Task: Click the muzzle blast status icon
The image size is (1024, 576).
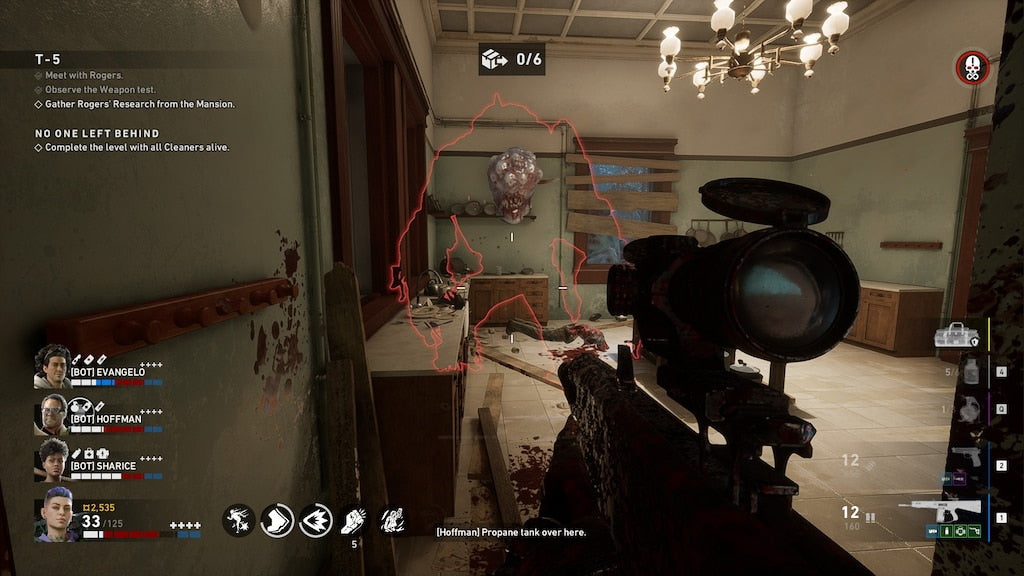Action: (x=316, y=520)
